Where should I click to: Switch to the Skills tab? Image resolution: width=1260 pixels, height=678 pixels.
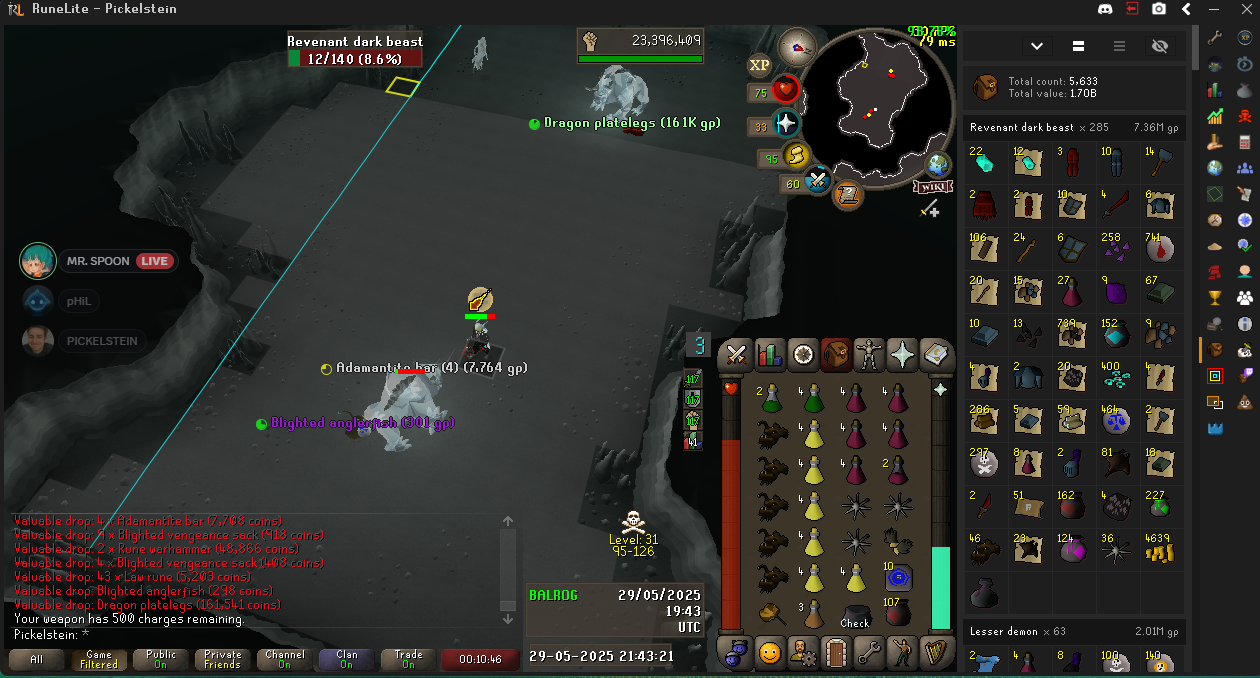[x=769, y=354]
